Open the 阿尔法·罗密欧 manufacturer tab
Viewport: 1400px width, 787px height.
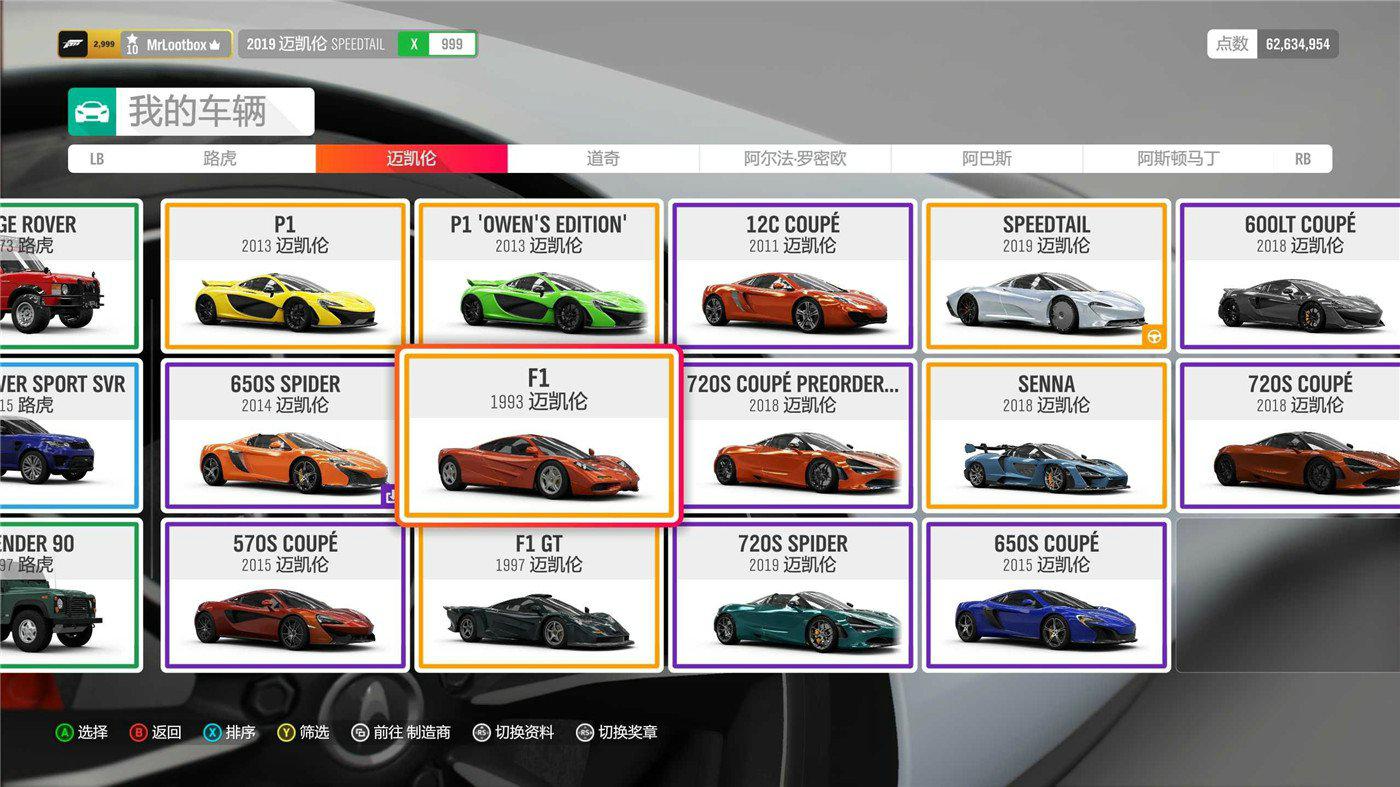(x=795, y=158)
